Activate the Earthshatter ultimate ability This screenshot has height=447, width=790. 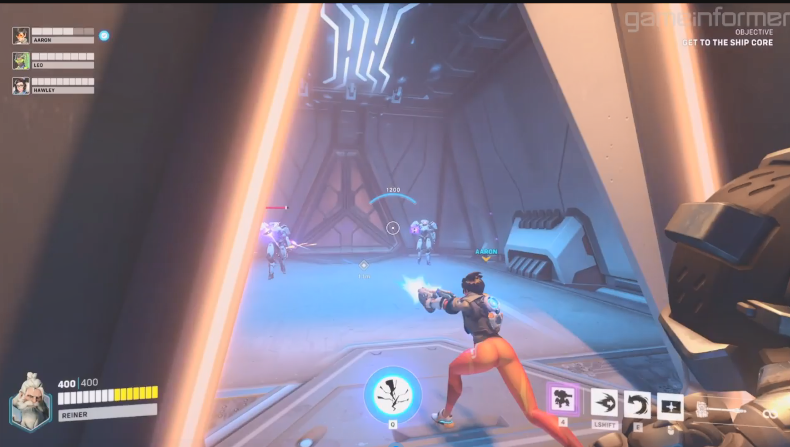(392, 394)
